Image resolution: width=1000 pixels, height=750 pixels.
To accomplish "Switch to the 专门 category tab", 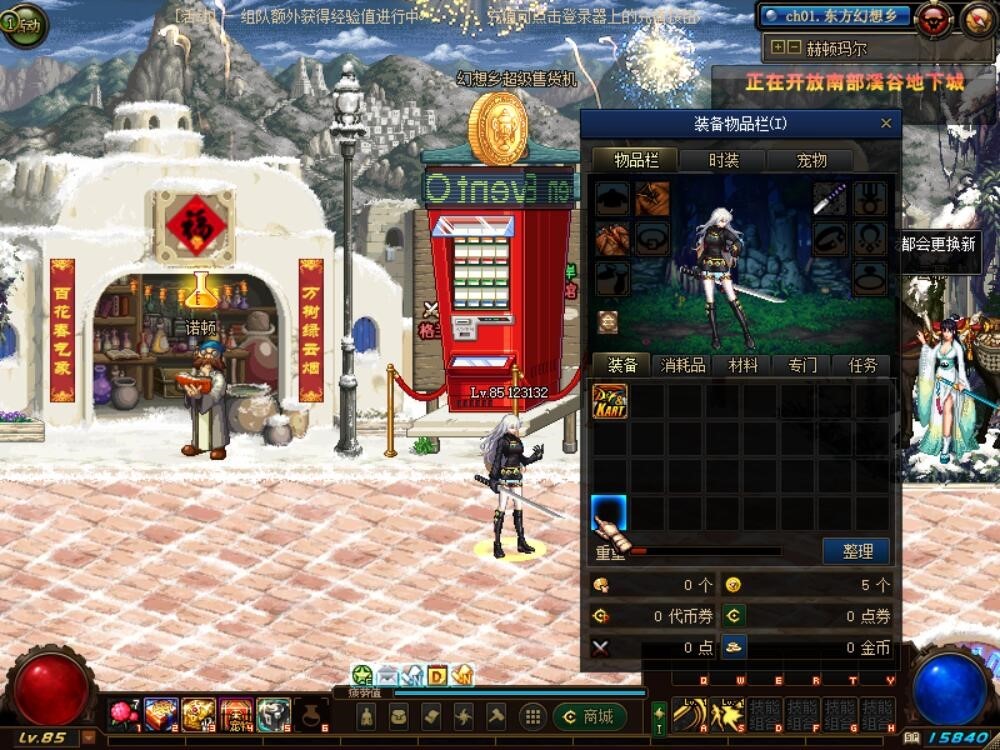I will click(x=802, y=366).
